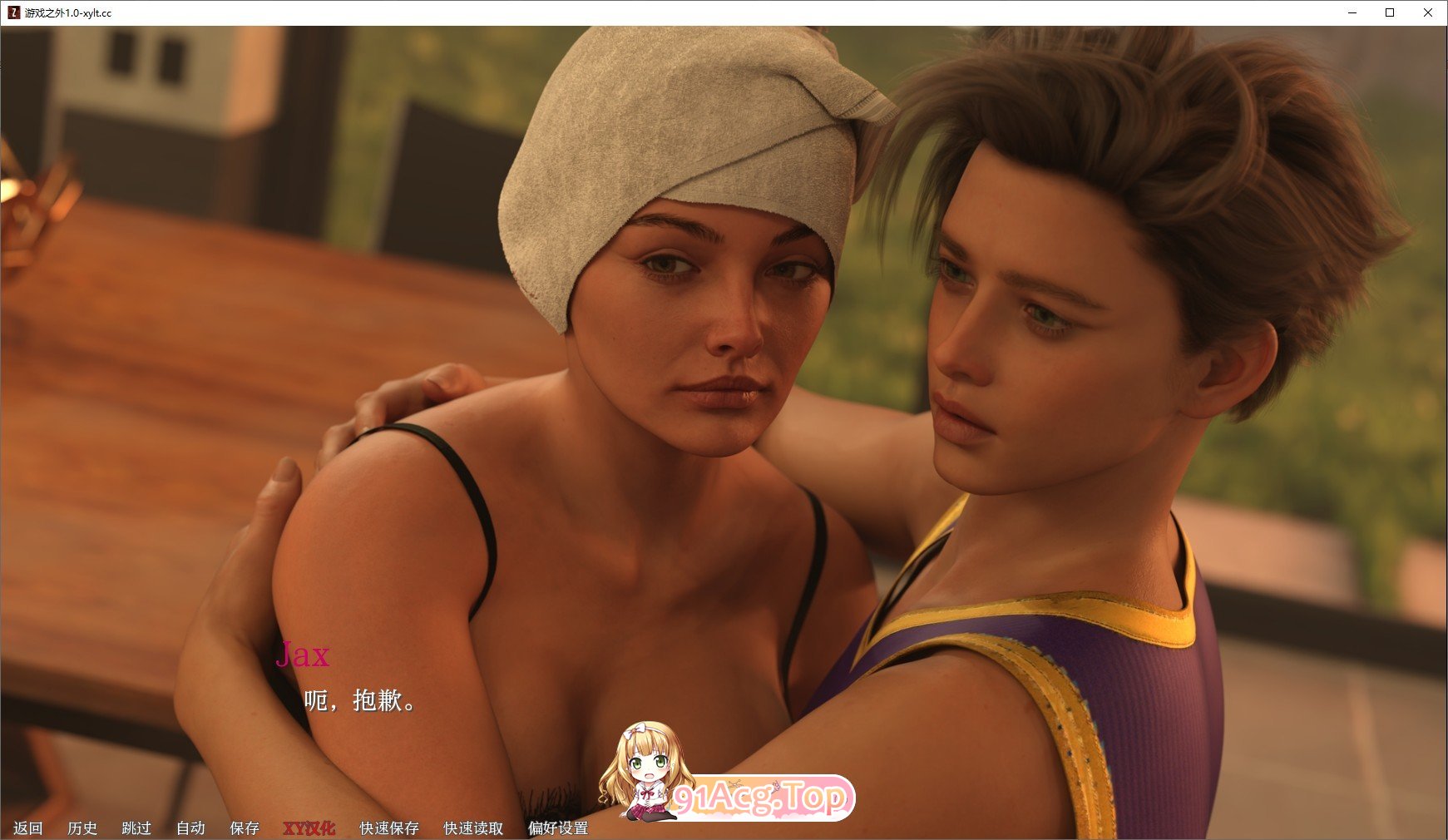Viewport: 1448px width, 840px height.
Task: Toggle 自动 auto-advance mode
Action: pos(190,828)
